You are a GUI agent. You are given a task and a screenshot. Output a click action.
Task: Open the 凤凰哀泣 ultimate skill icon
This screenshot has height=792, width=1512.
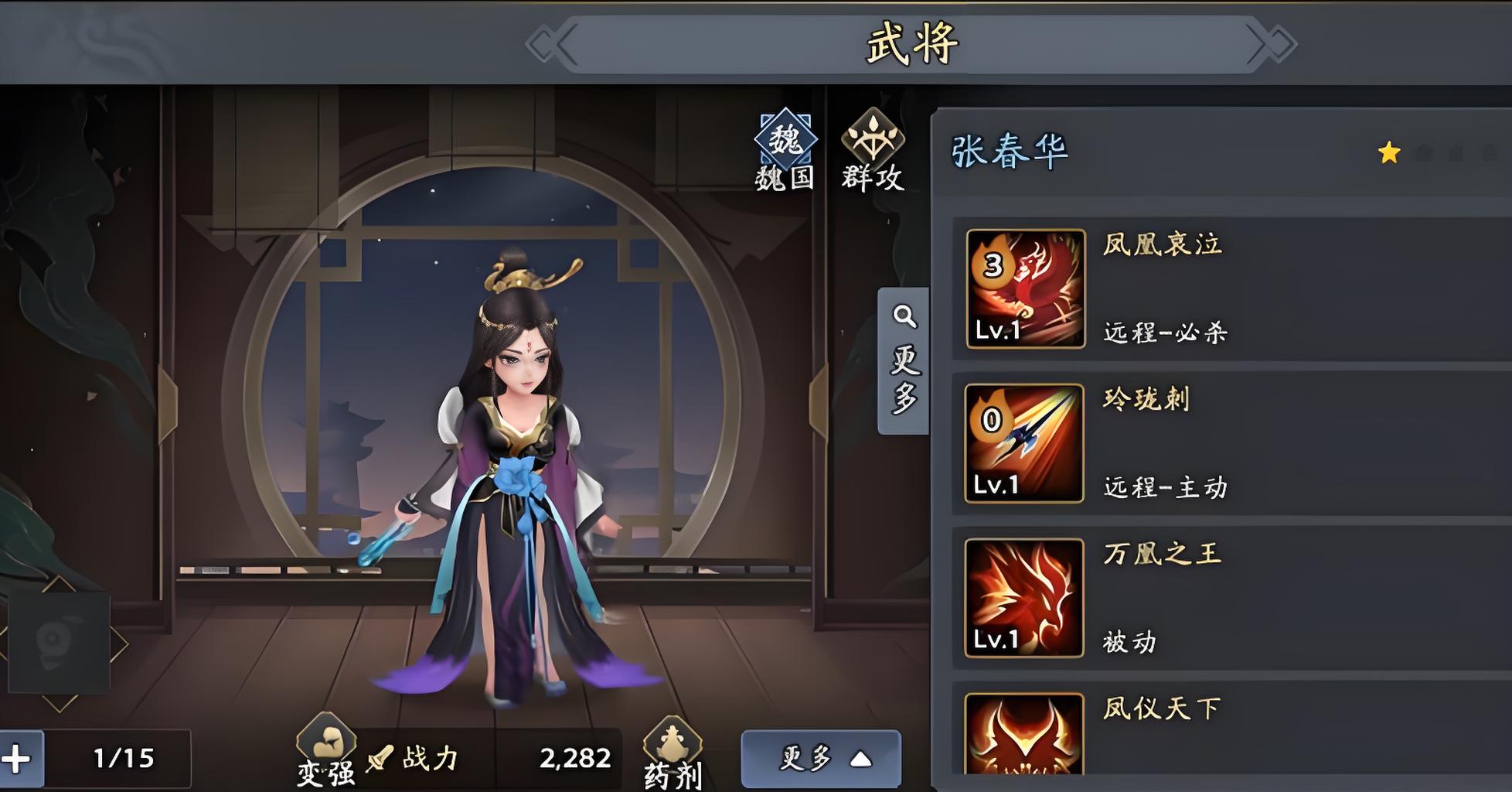[x=1025, y=288]
